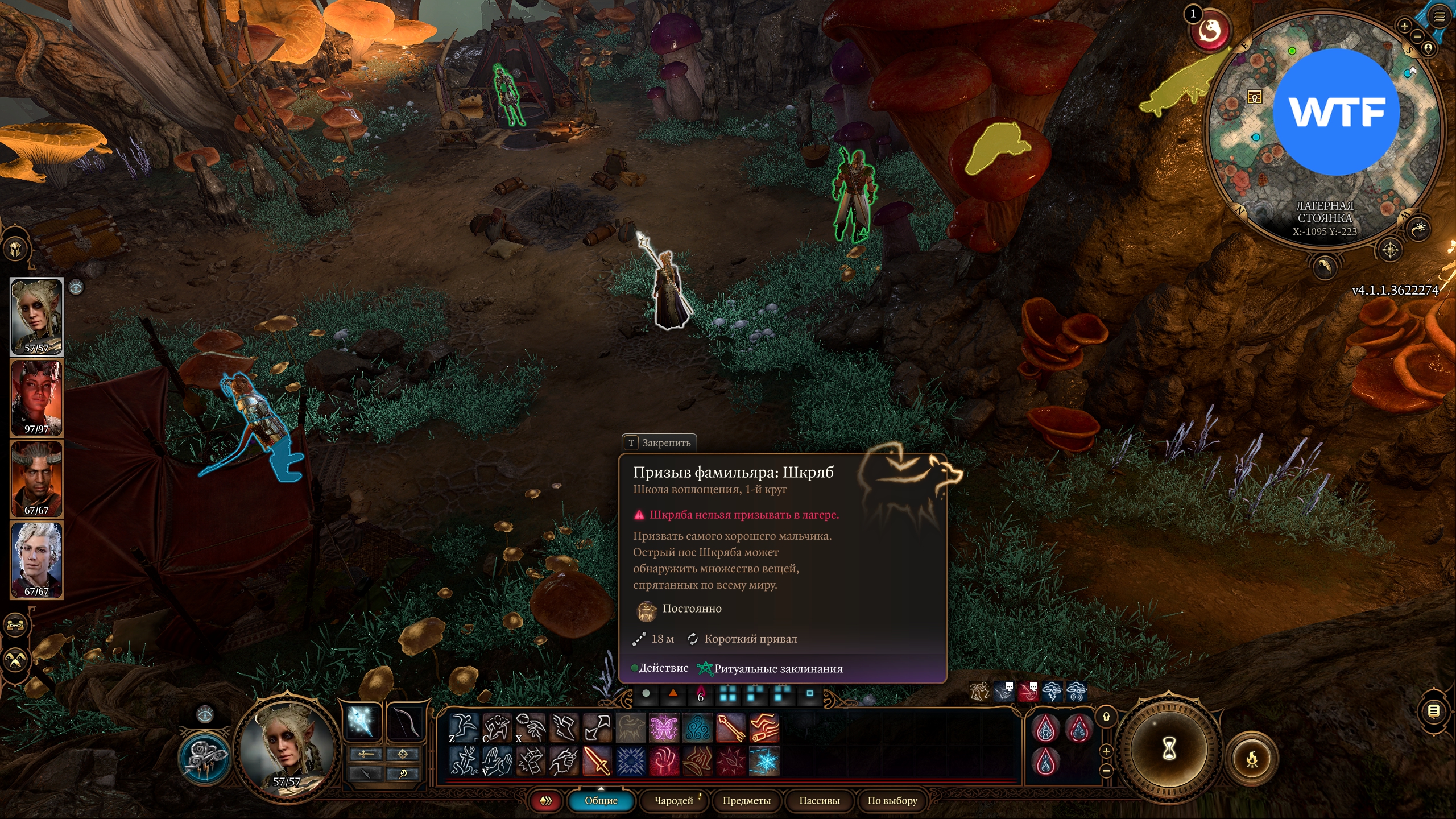1456x819 pixels.
Task: Open the Чародей hotbar tab
Action: pyautogui.click(x=674, y=800)
